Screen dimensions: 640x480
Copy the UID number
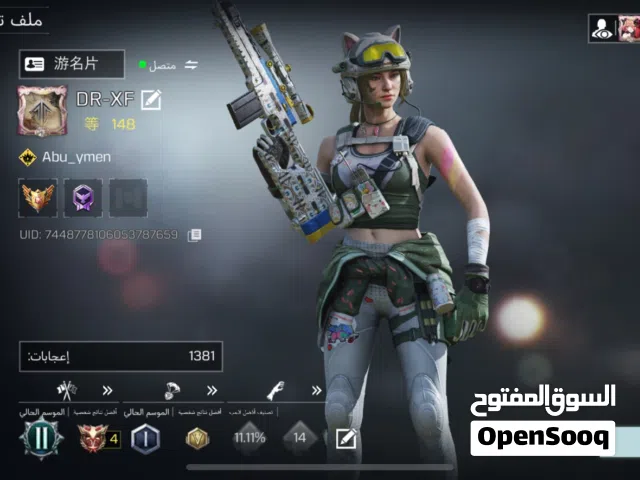195,235
